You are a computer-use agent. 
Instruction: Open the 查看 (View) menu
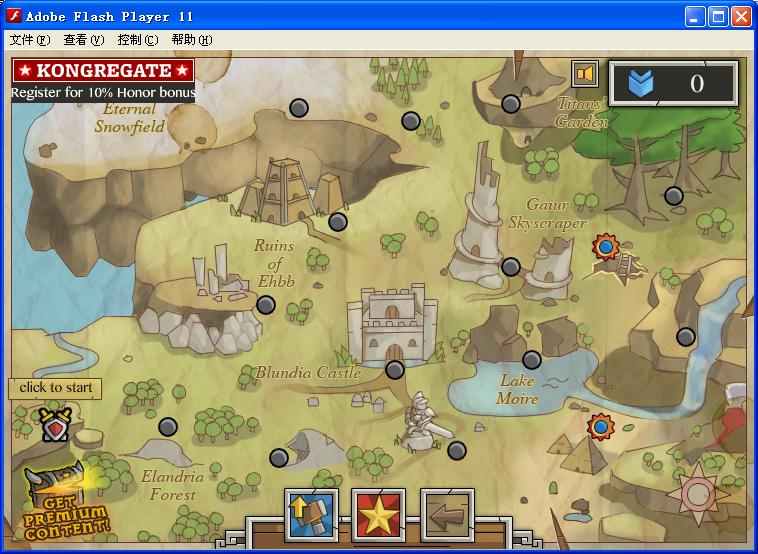(x=83, y=40)
